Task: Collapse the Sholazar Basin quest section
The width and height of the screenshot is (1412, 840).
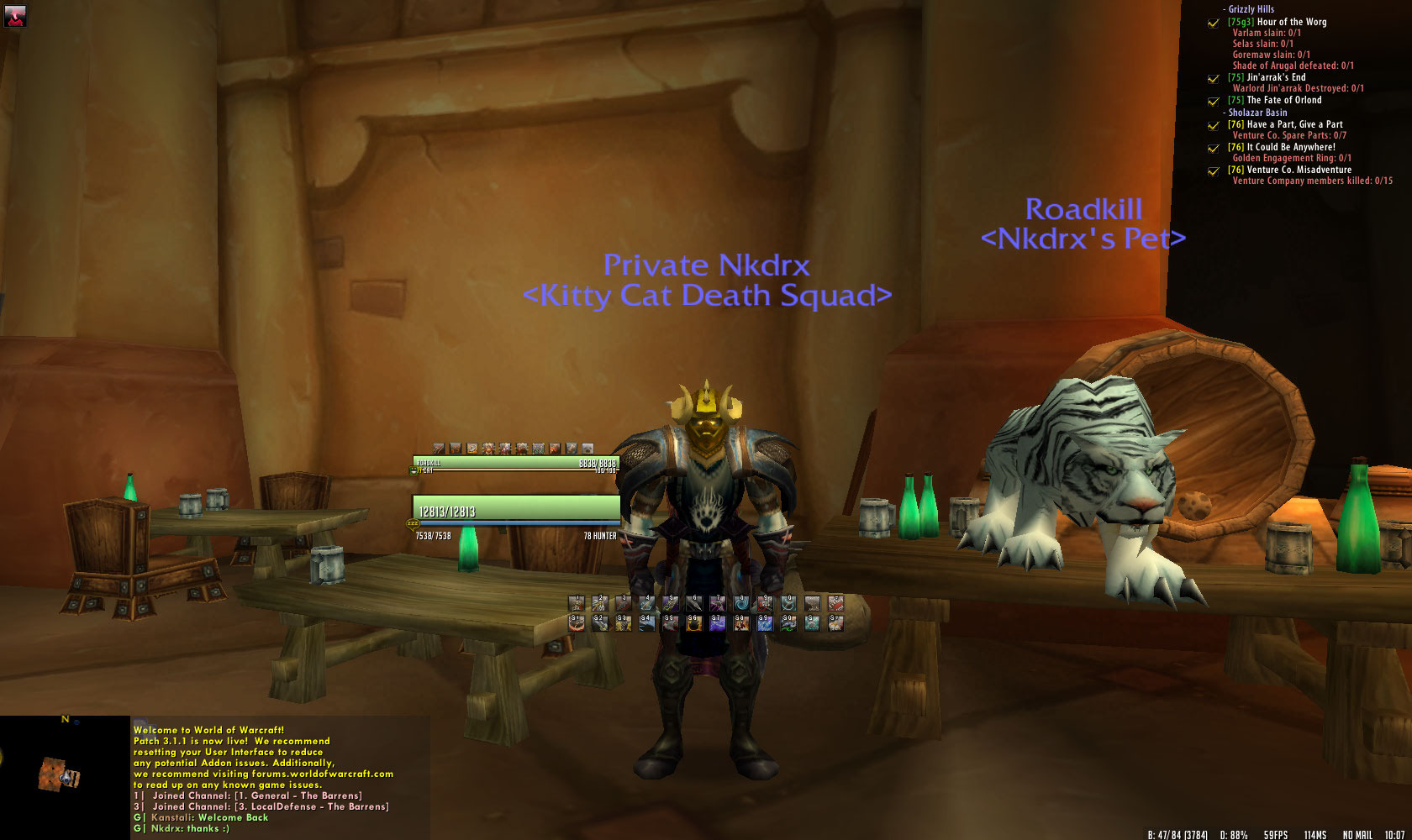Action: pyautogui.click(x=1256, y=113)
